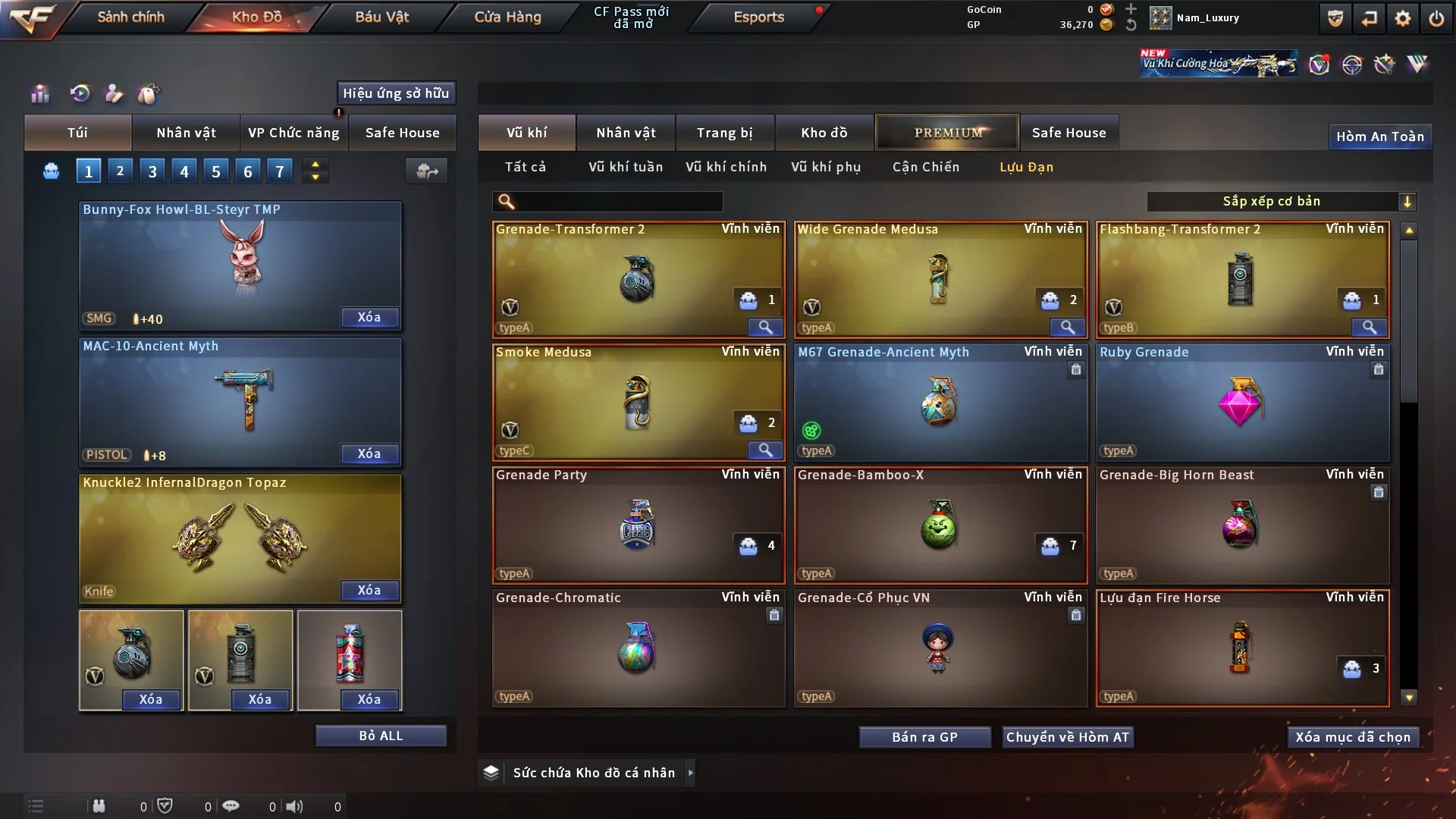Screen dimensions: 1456x819
Task: Select bag loadout number 3
Action: click(x=152, y=171)
